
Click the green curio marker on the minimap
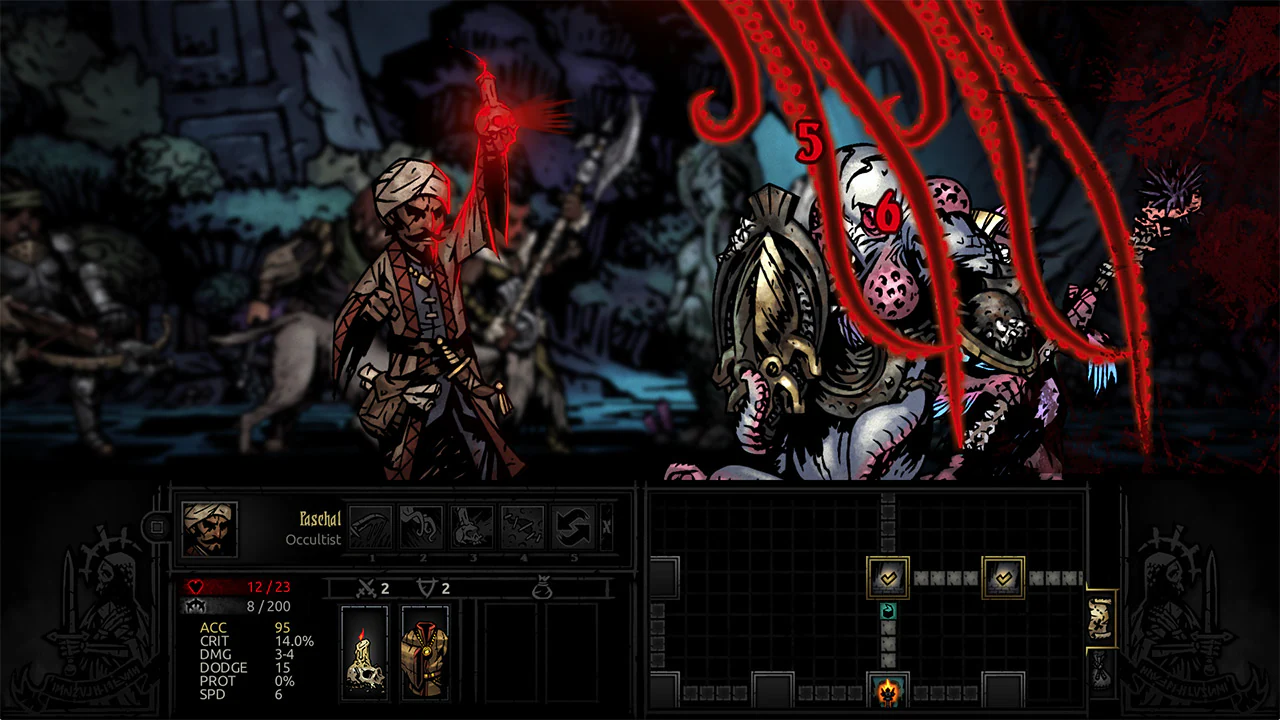(x=887, y=608)
